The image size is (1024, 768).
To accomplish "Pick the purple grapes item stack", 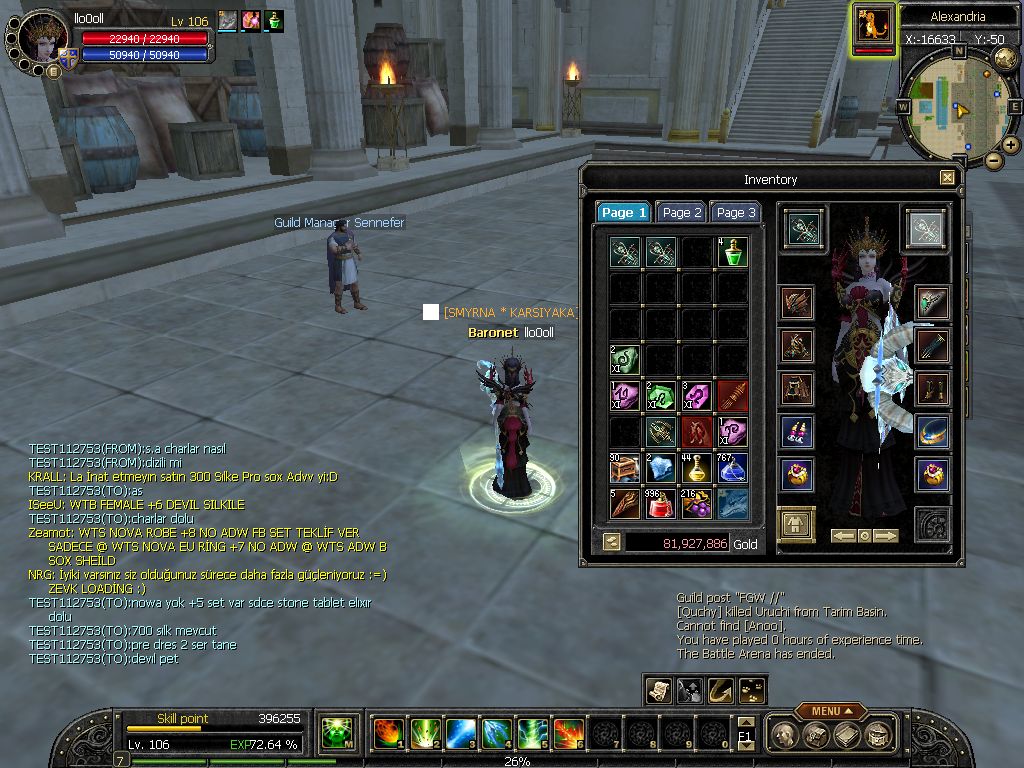I will tap(696, 504).
